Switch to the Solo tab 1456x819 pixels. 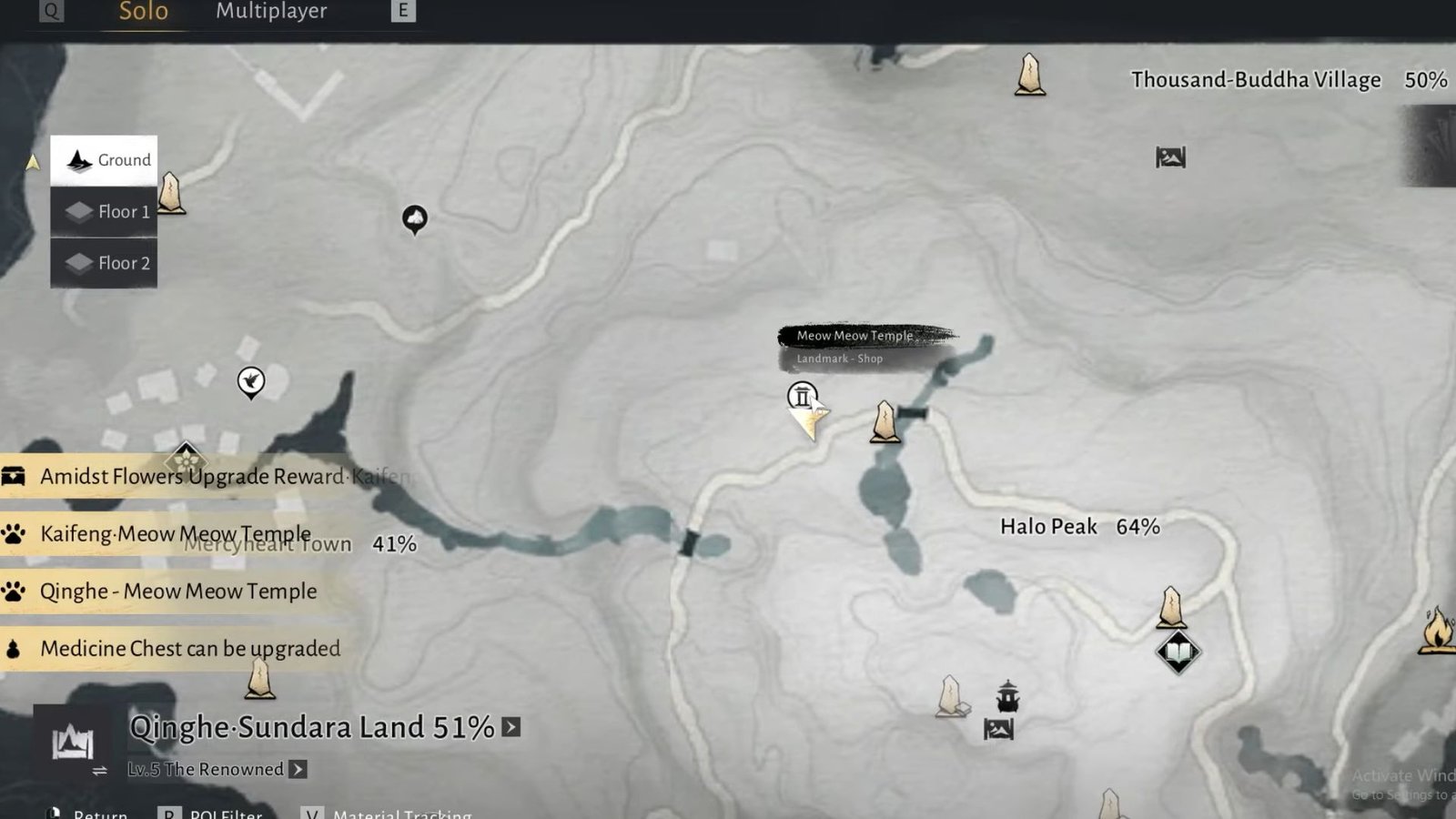point(144,12)
